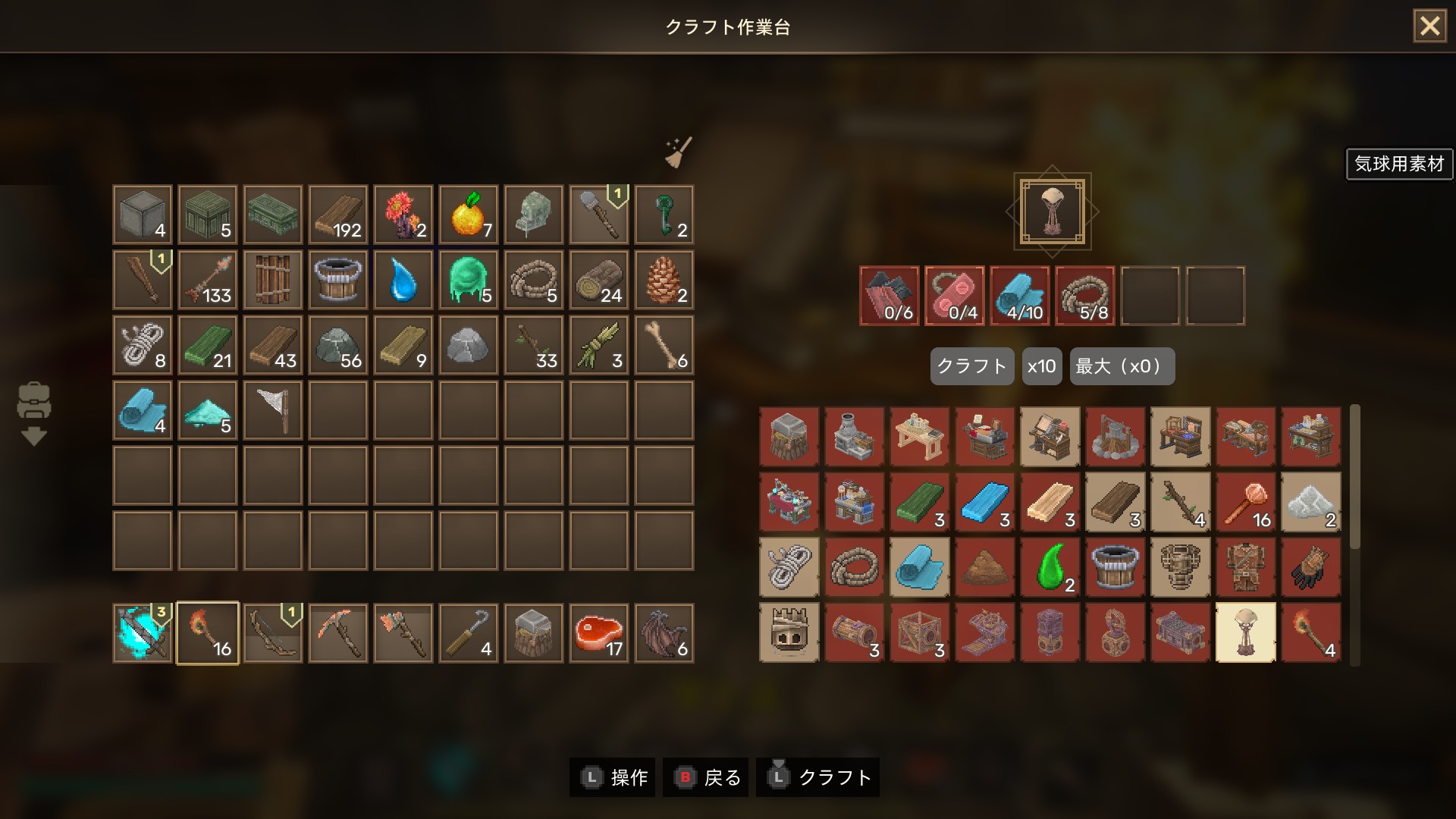Screen dimensions: 1456x819
Task: Click the white flag inventory item
Action: pos(273,411)
